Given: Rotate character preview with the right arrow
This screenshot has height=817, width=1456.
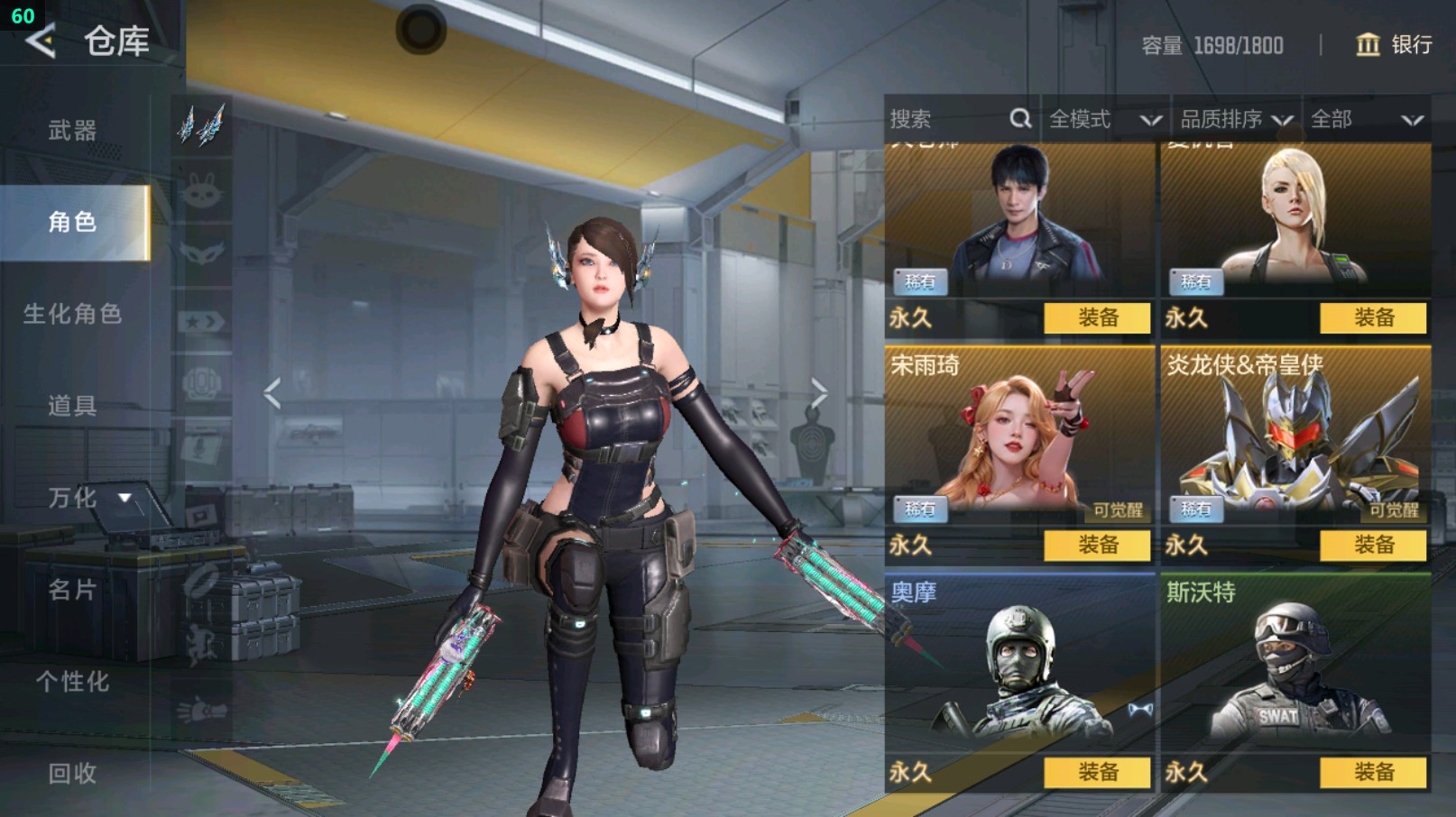Looking at the screenshot, I should 818,393.
